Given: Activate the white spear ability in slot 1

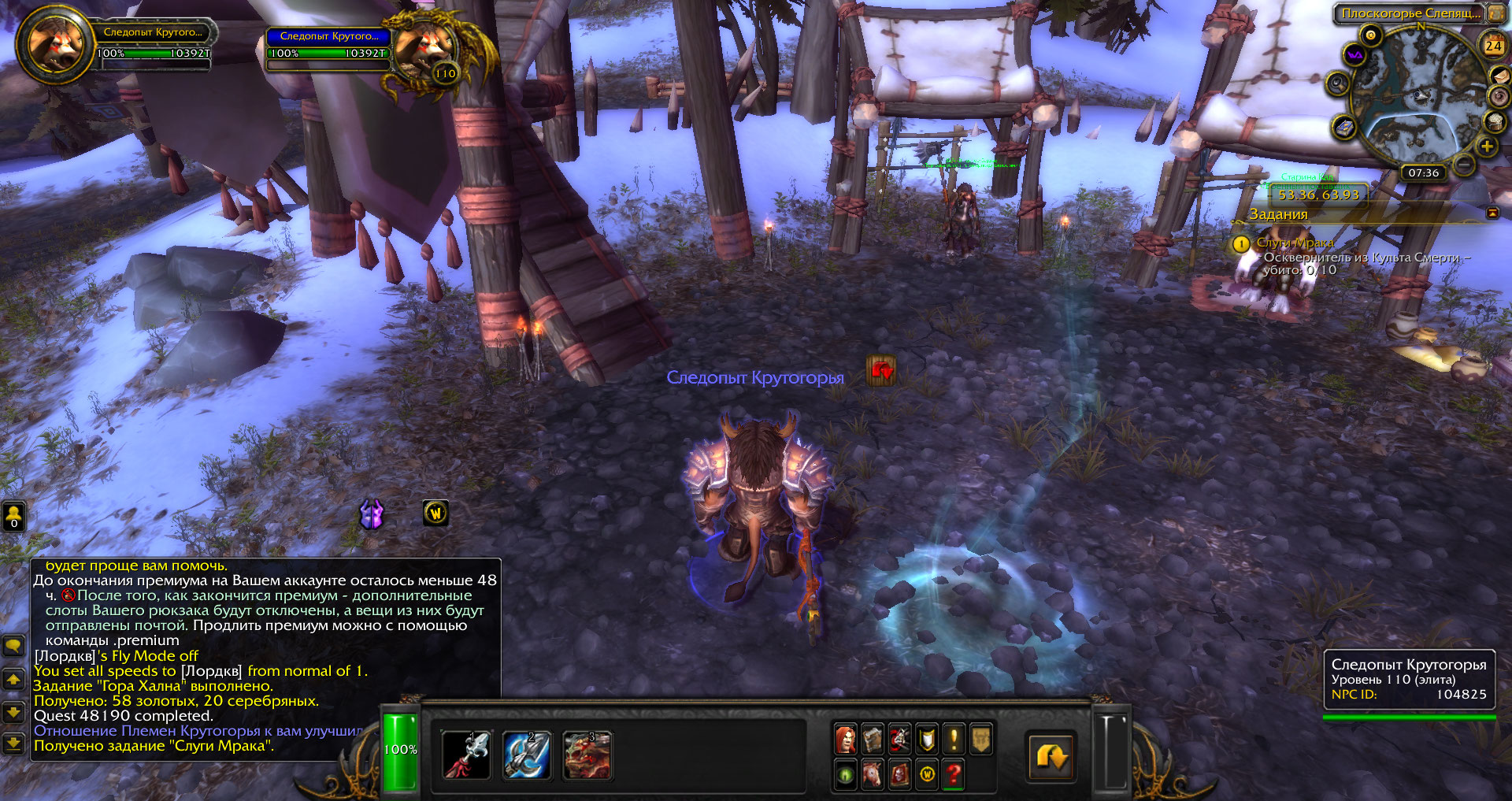Looking at the screenshot, I should coord(467,755).
